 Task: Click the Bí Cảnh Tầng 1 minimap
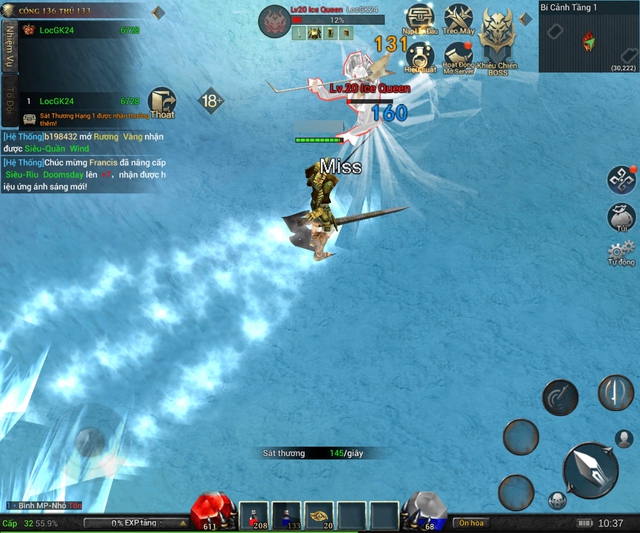tap(589, 42)
